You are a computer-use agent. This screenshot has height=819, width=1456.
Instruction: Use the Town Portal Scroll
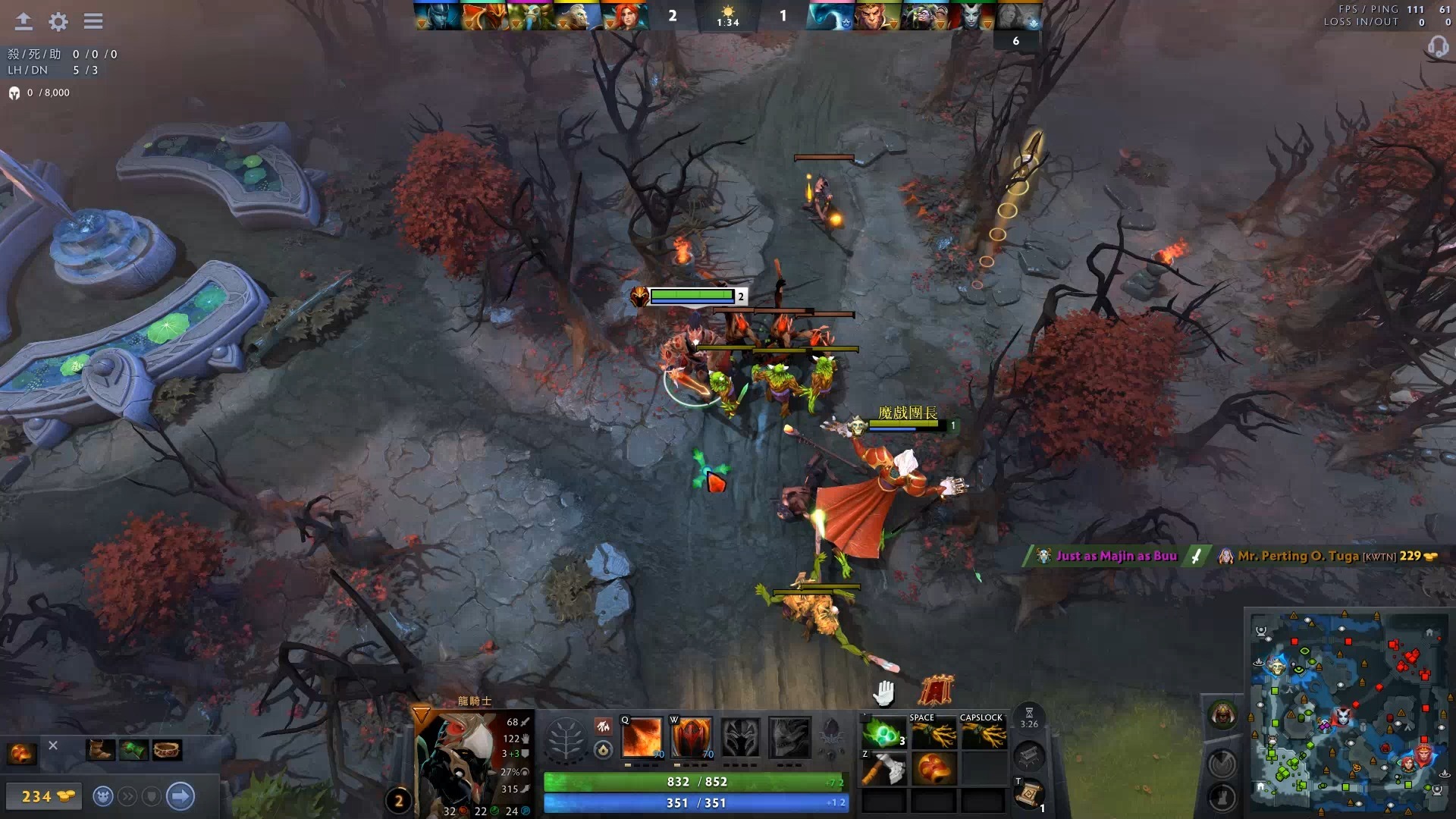click(1030, 790)
